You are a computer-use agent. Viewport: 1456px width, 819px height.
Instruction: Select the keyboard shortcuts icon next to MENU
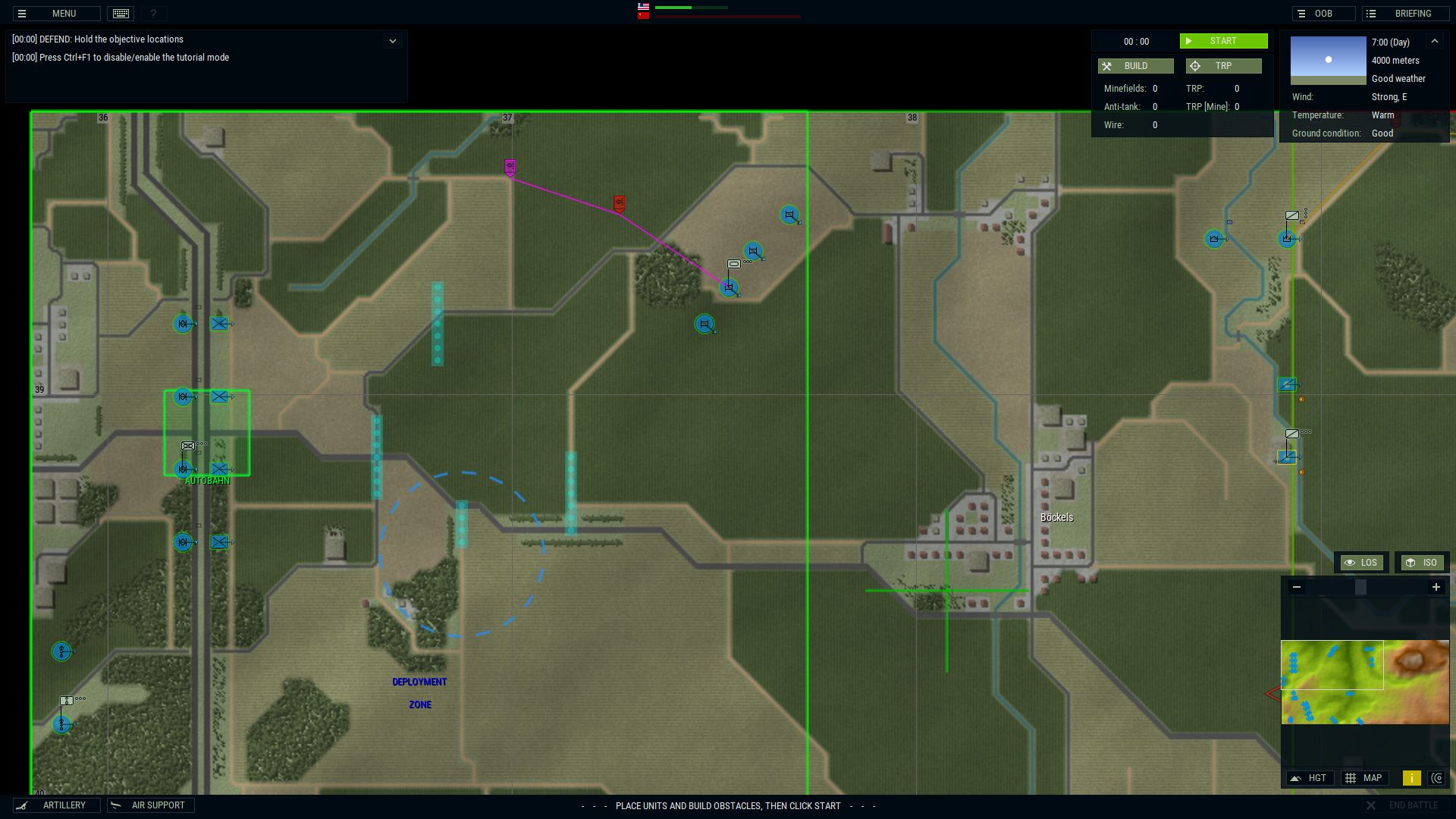click(x=120, y=13)
